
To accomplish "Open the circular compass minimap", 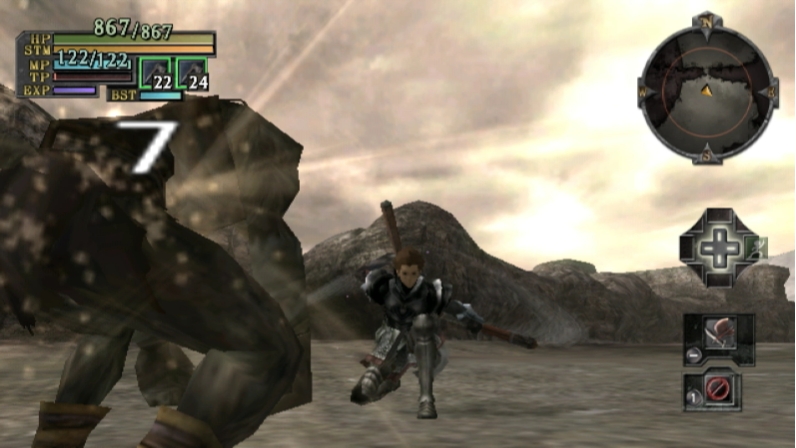I will pos(707,90).
